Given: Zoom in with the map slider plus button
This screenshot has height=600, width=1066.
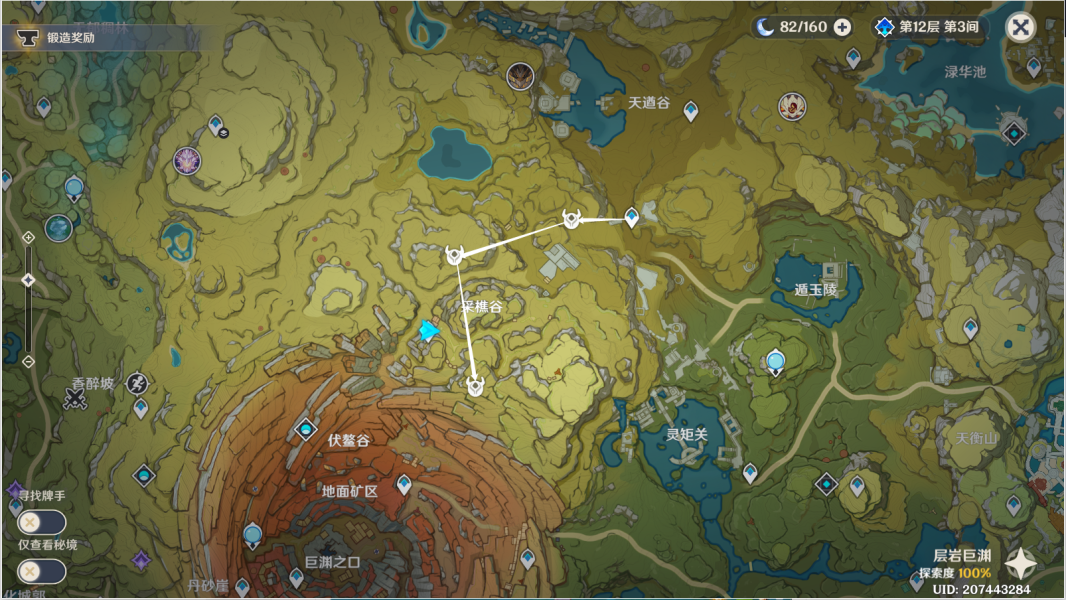Looking at the screenshot, I should pos(28,237).
